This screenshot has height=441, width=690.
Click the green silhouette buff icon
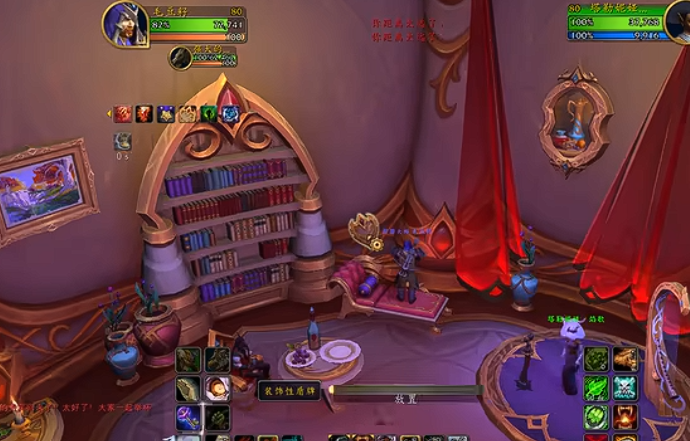208,114
